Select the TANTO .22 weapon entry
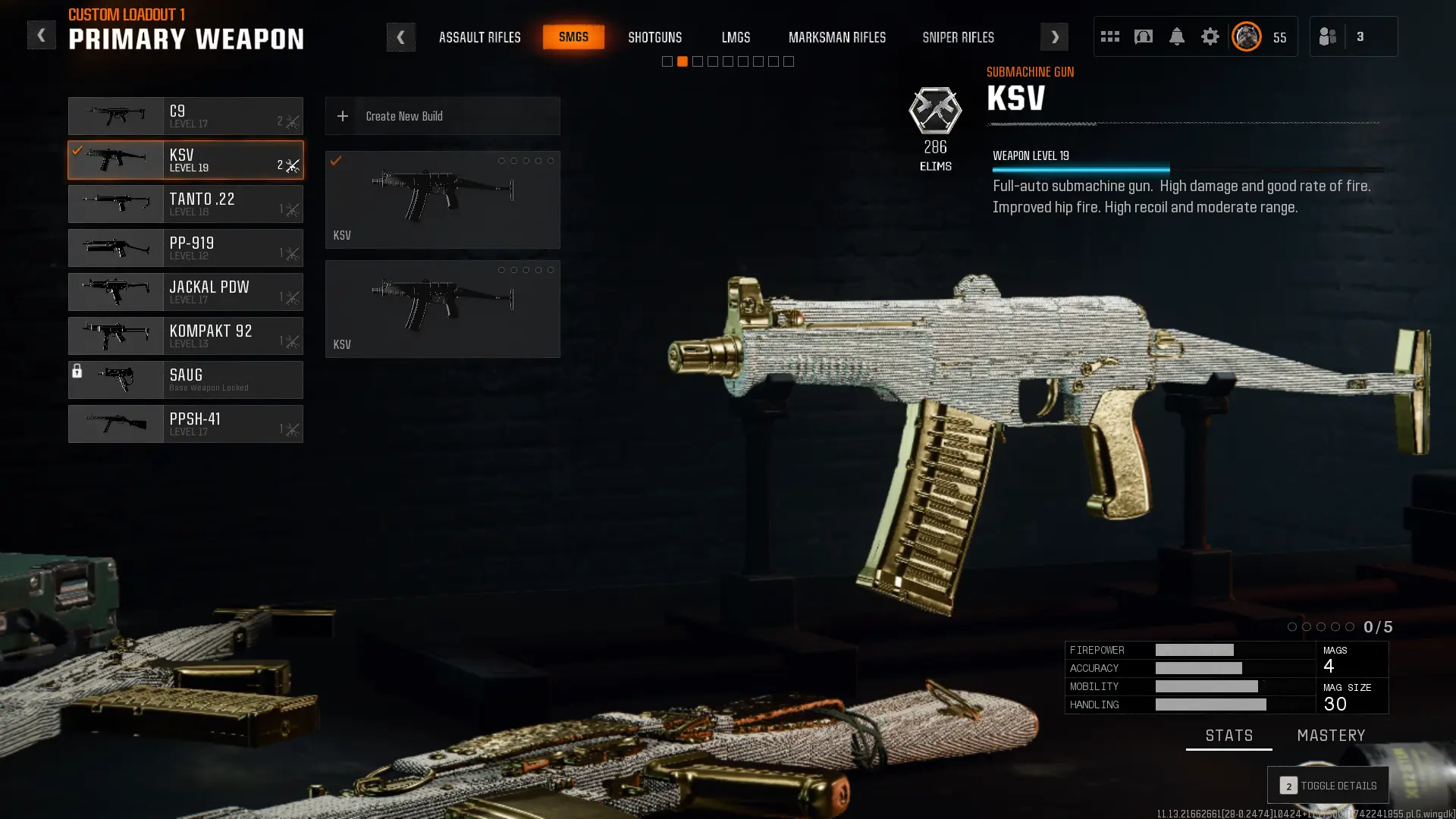Screen dimensions: 1456x819 [186, 203]
